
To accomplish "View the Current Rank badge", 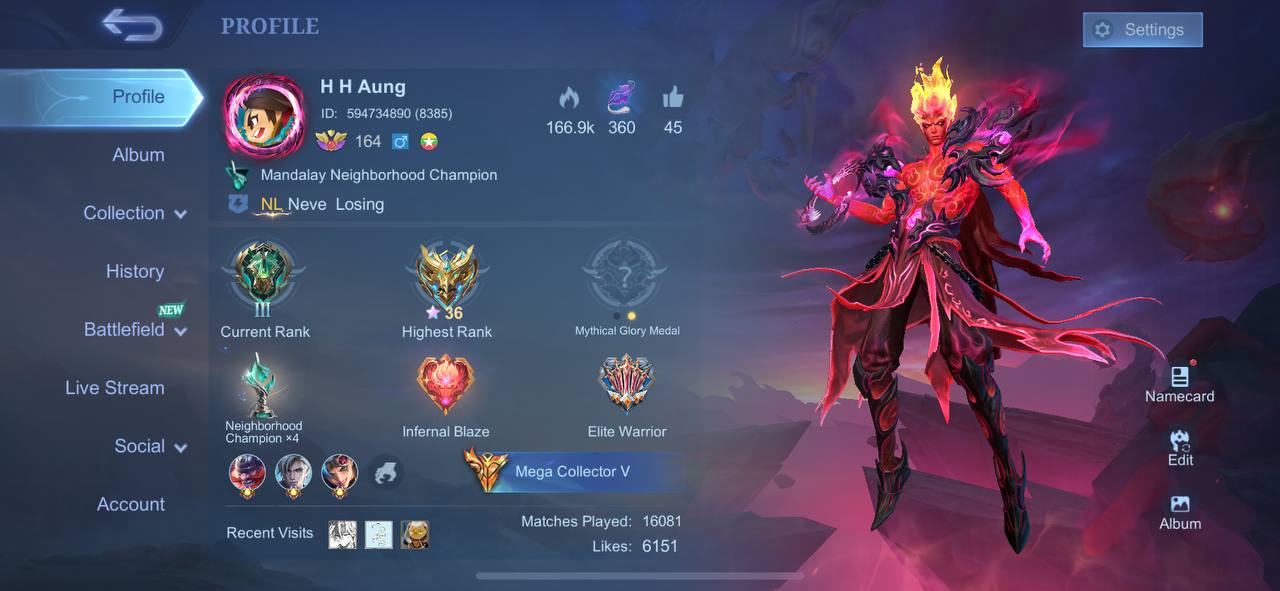I will [265, 275].
